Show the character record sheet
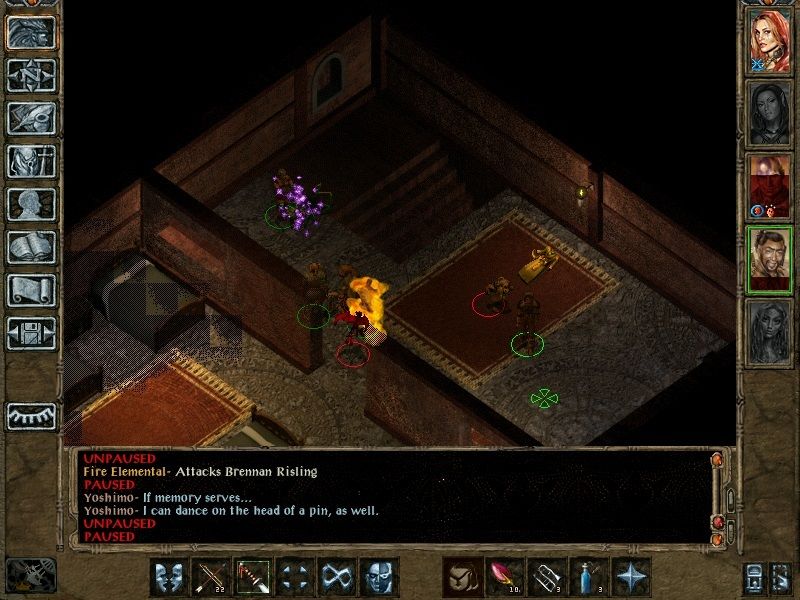 tap(31, 204)
